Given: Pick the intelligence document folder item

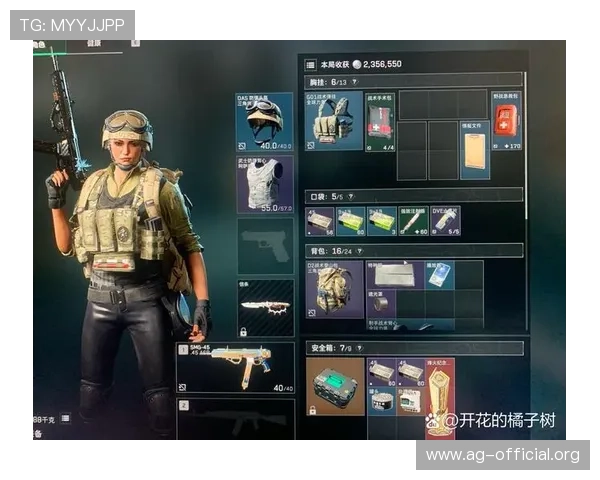Looking at the screenshot, I should 475,151.
